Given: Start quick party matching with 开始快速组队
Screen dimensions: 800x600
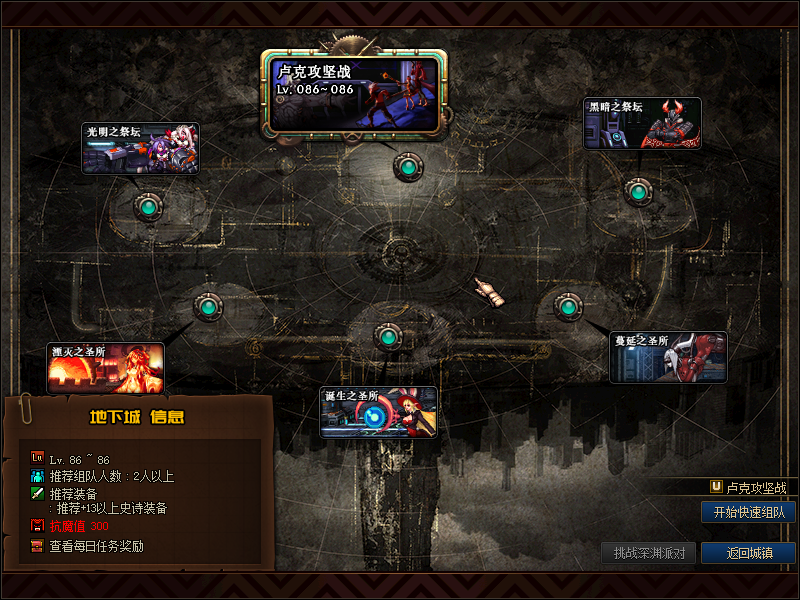Looking at the screenshot, I should (748, 512).
